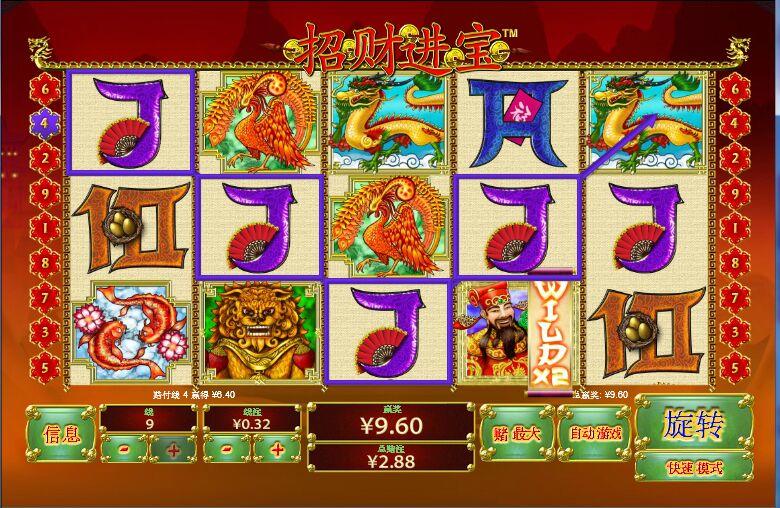Decrease the number of paylines

[x=124, y=449]
